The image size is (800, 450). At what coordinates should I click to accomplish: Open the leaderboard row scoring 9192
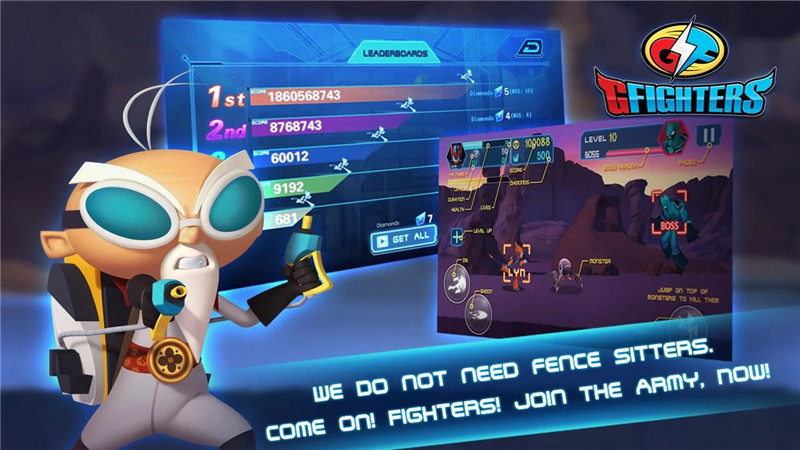(330, 186)
